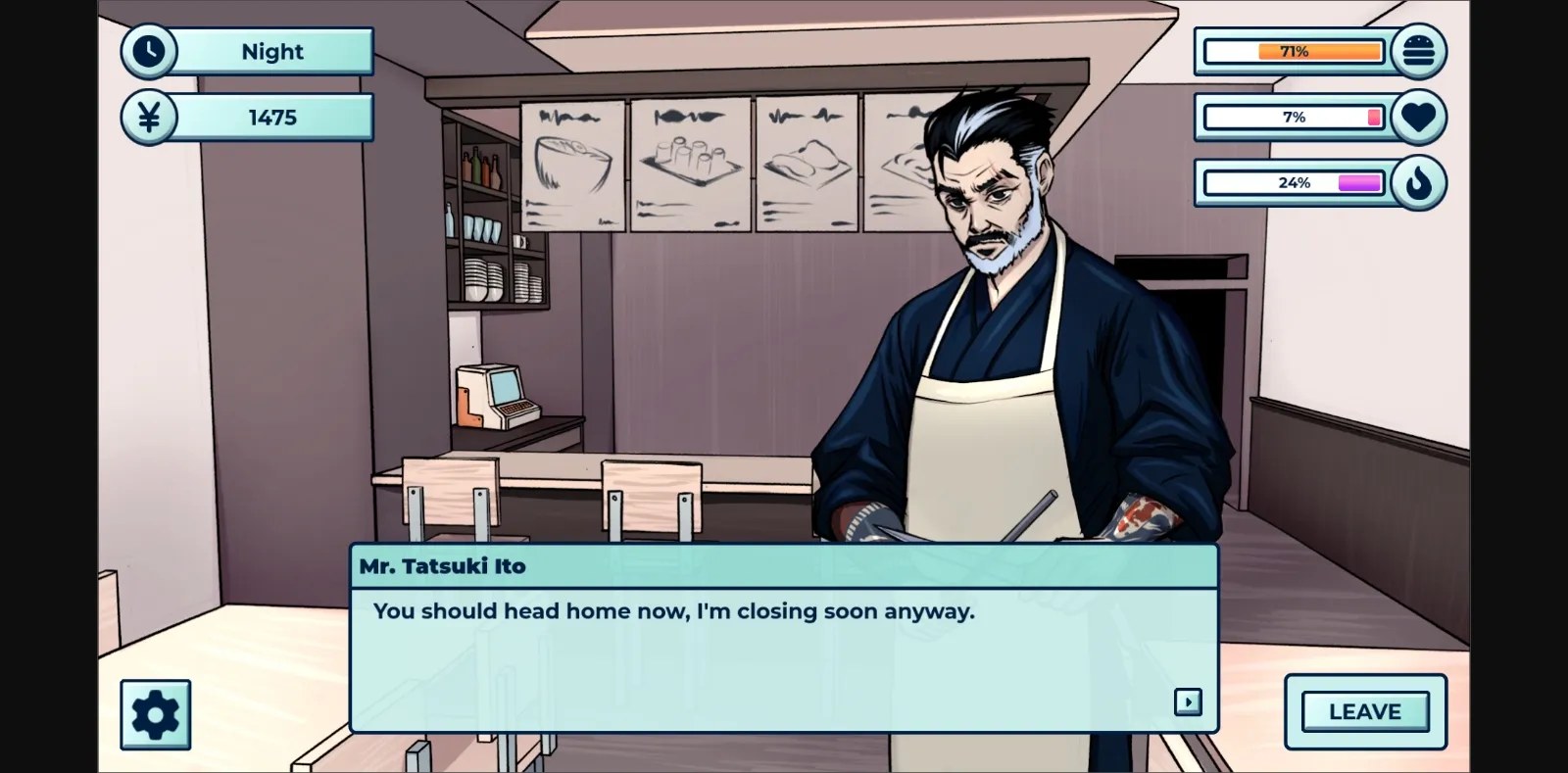The height and width of the screenshot is (773, 1568).
Task: Open the money display showing 1475
Action: [x=272, y=117]
